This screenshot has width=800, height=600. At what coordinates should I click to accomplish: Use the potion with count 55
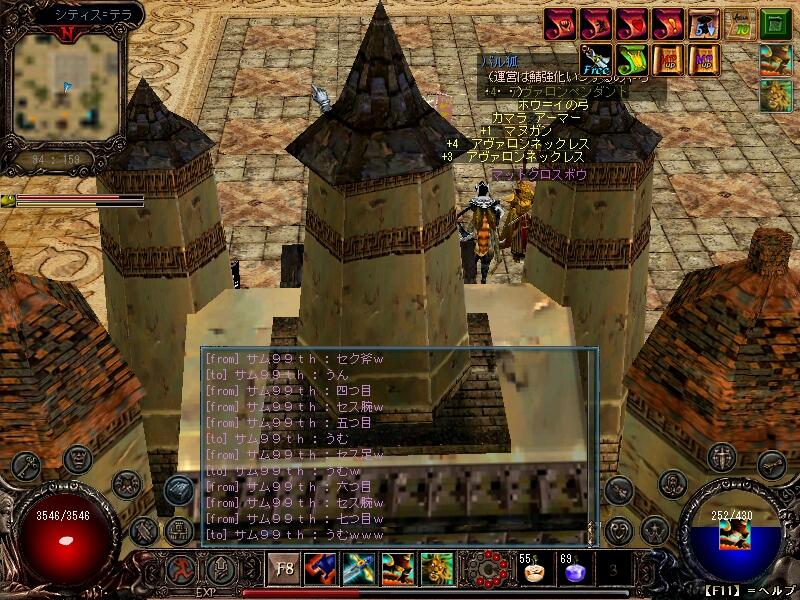coord(532,572)
